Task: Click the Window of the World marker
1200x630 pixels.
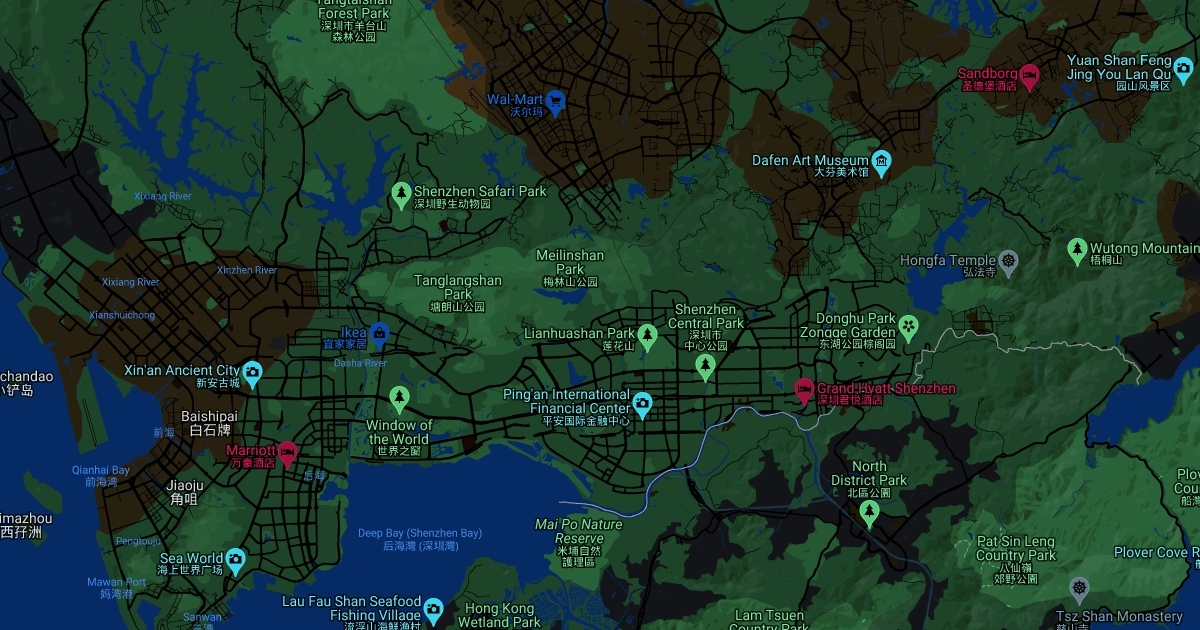Action: (399, 398)
